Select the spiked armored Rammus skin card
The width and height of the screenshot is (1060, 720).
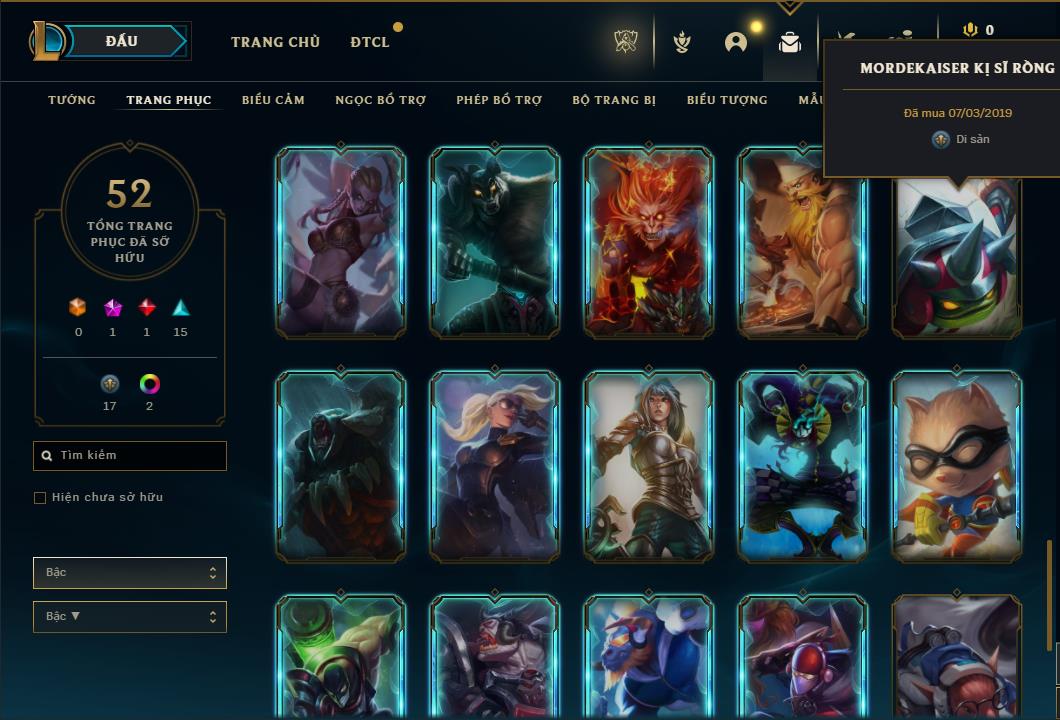[957, 258]
